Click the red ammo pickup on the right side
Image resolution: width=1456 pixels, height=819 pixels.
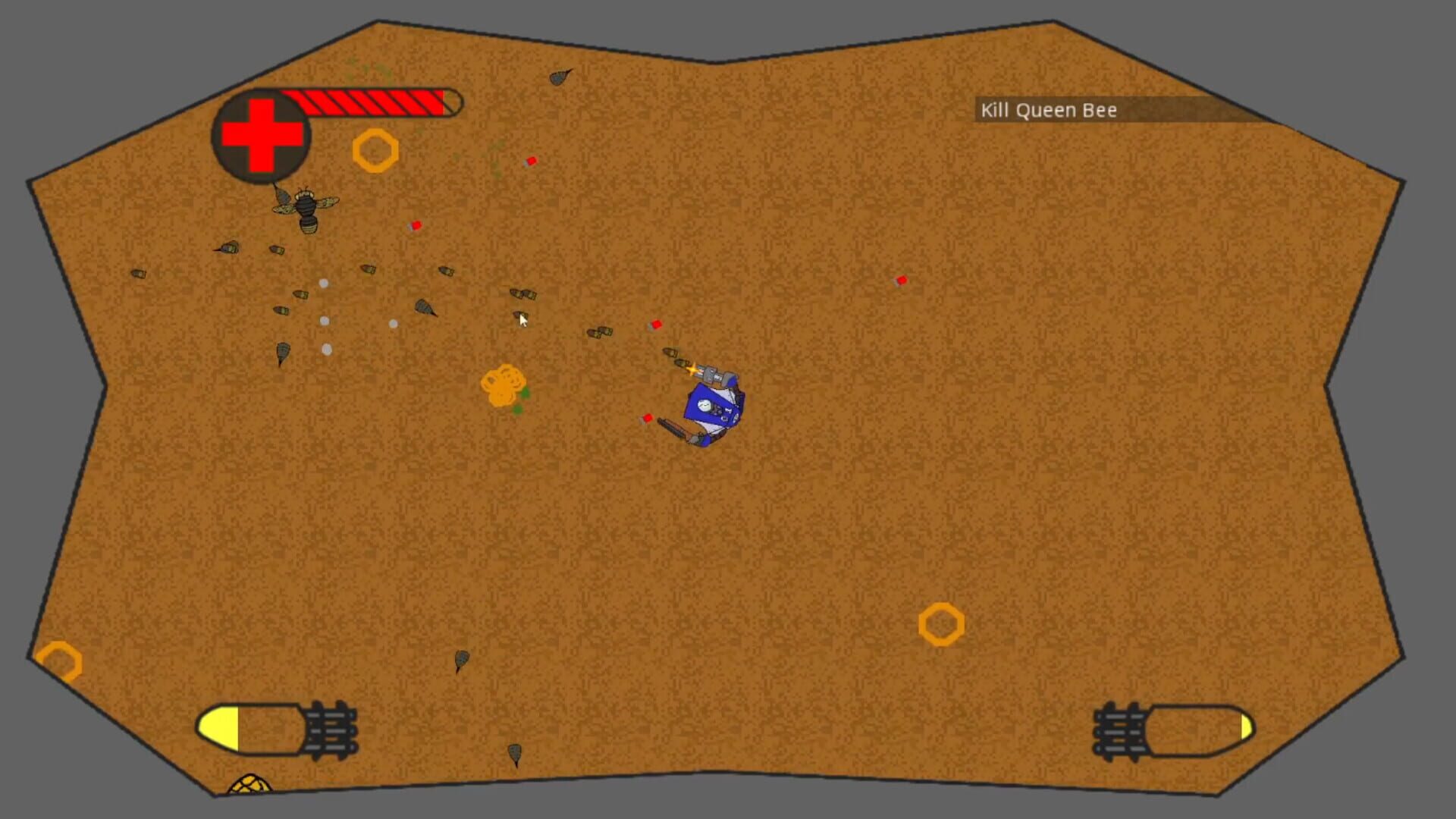click(x=901, y=280)
